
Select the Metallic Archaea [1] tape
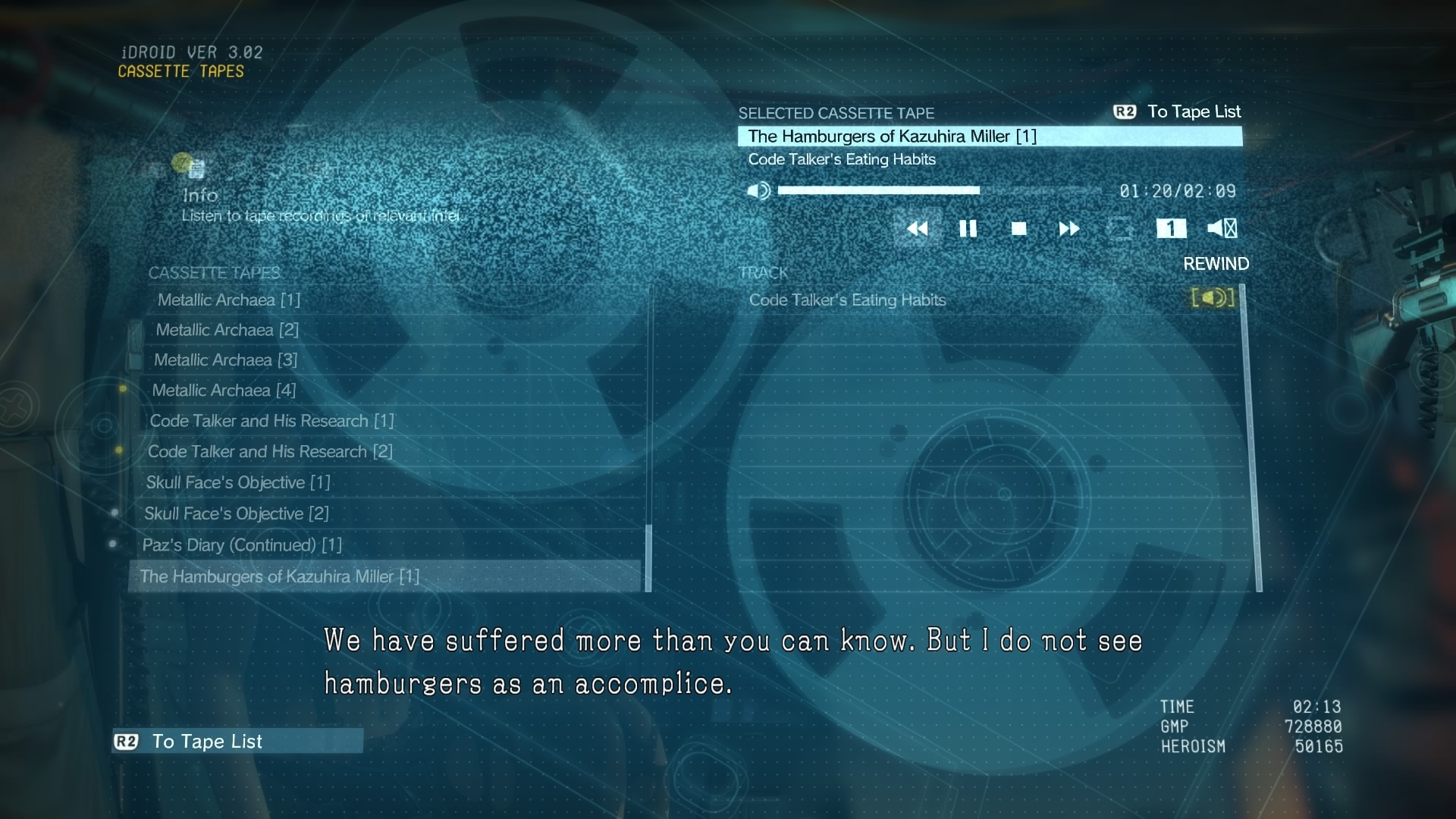[229, 300]
